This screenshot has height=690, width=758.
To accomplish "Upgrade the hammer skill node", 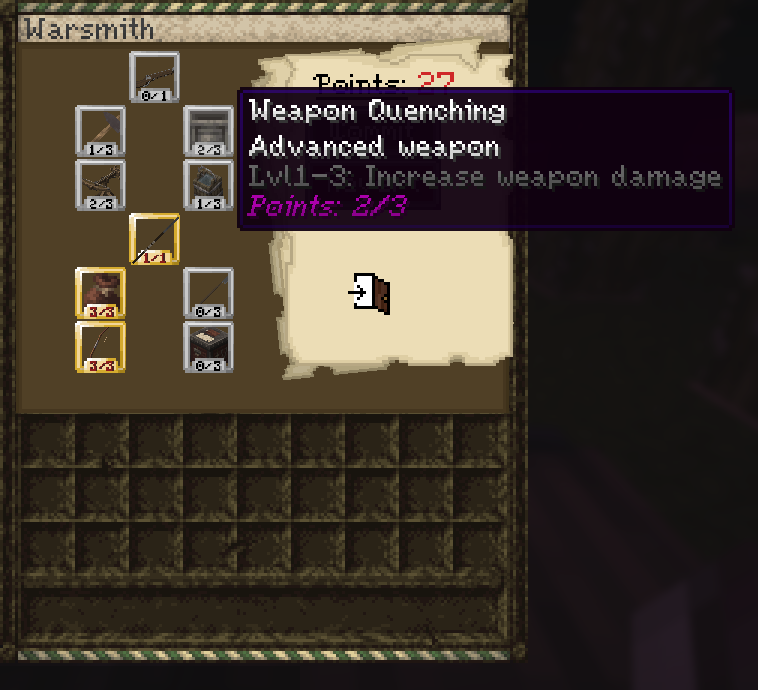I will point(100,131).
